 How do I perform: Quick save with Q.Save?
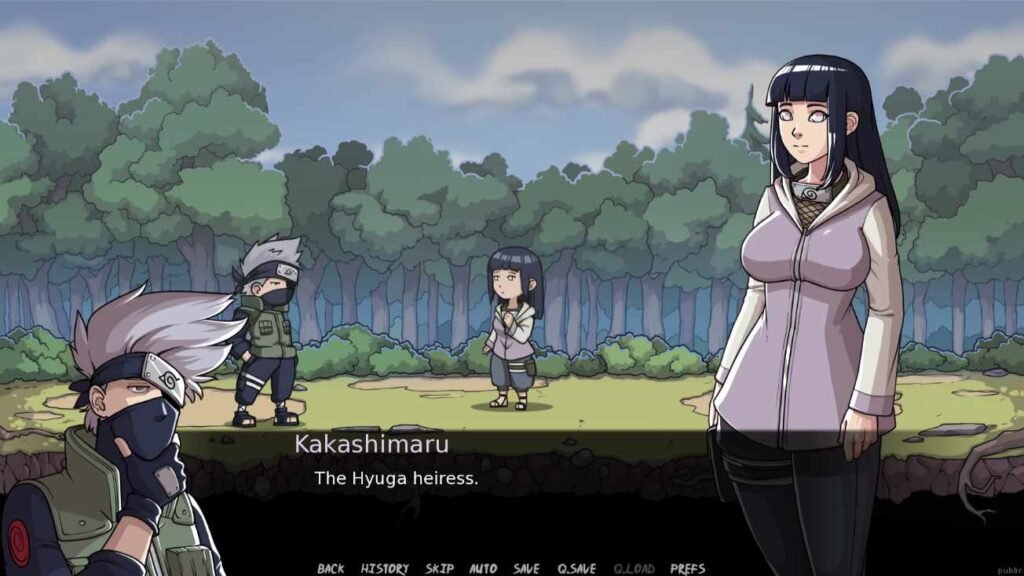point(577,568)
